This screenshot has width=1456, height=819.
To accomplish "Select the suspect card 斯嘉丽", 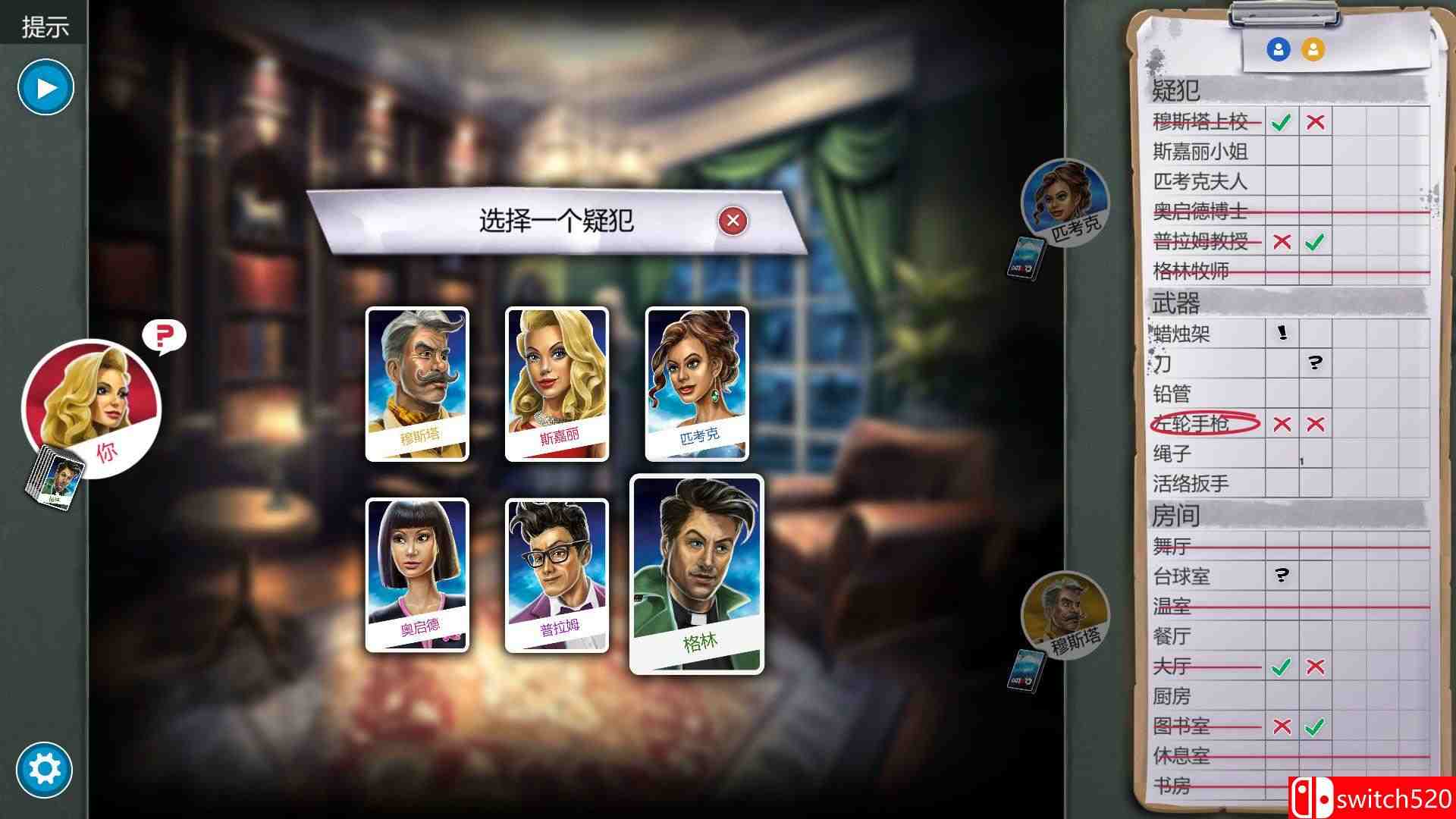I will point(556,379).
